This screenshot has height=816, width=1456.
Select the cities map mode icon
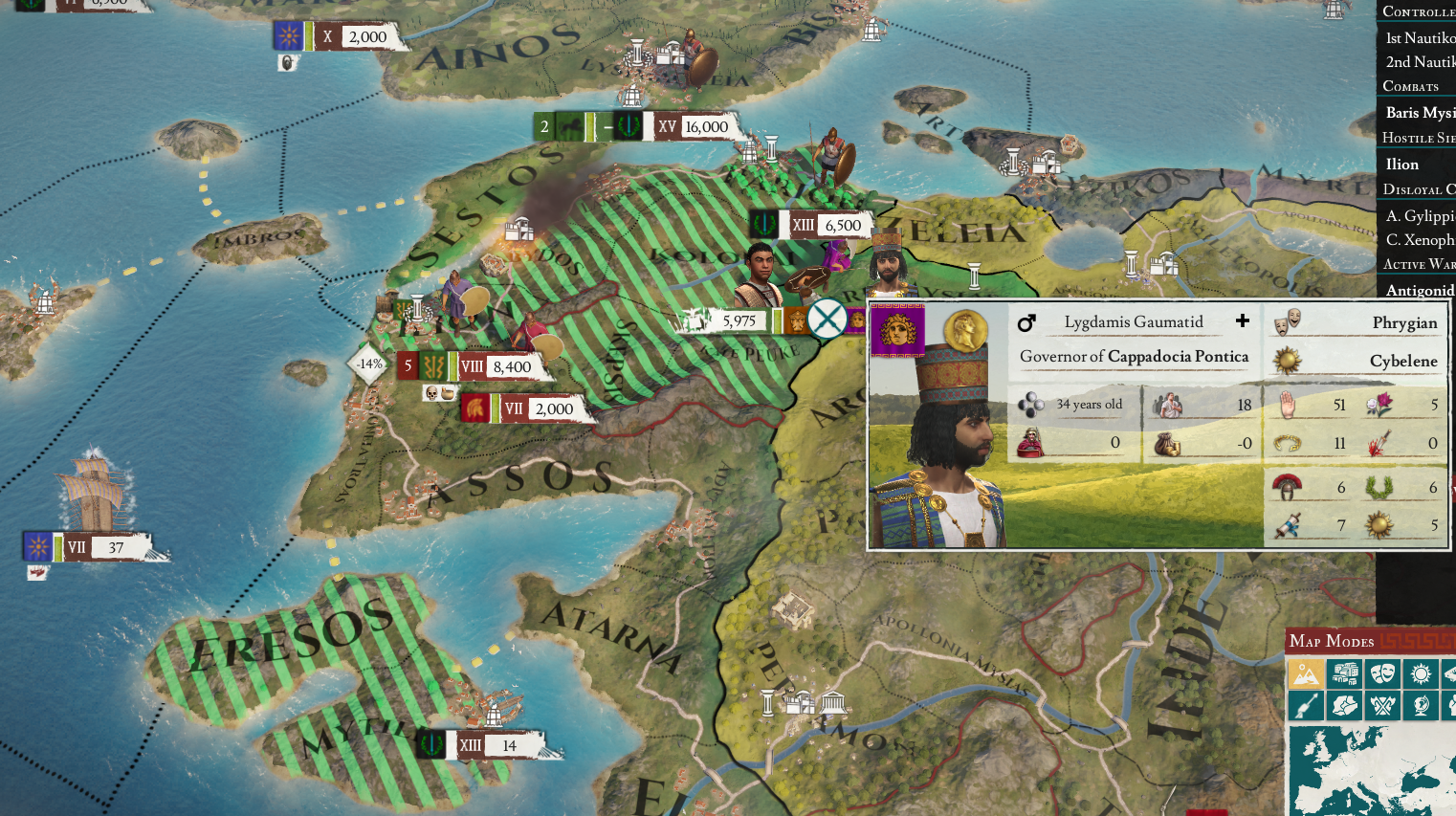click(x=1344, y=673)
